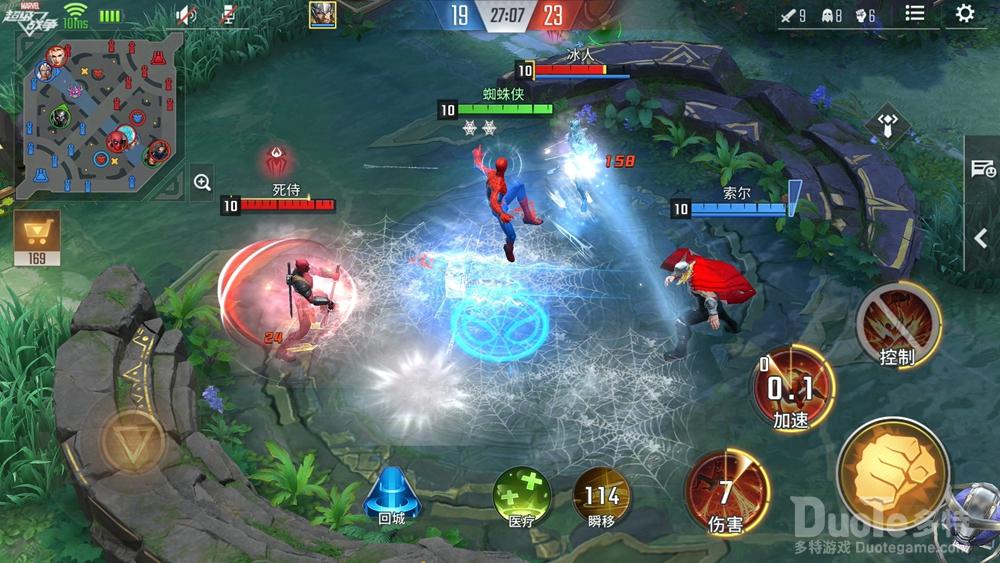
Task: Use the 医疗 heal spell
Action: pyautogui.click(x=522, y=496)
